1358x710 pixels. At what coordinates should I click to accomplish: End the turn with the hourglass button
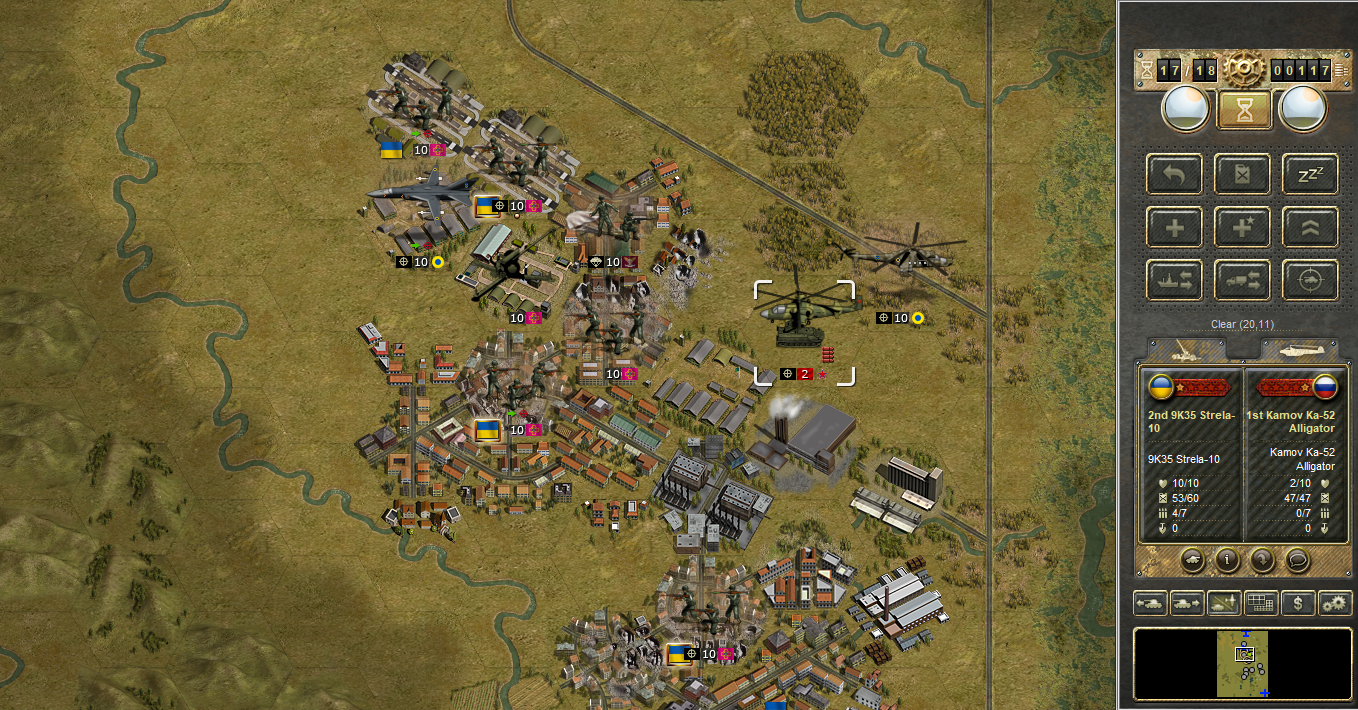(x=1244, y=110)
